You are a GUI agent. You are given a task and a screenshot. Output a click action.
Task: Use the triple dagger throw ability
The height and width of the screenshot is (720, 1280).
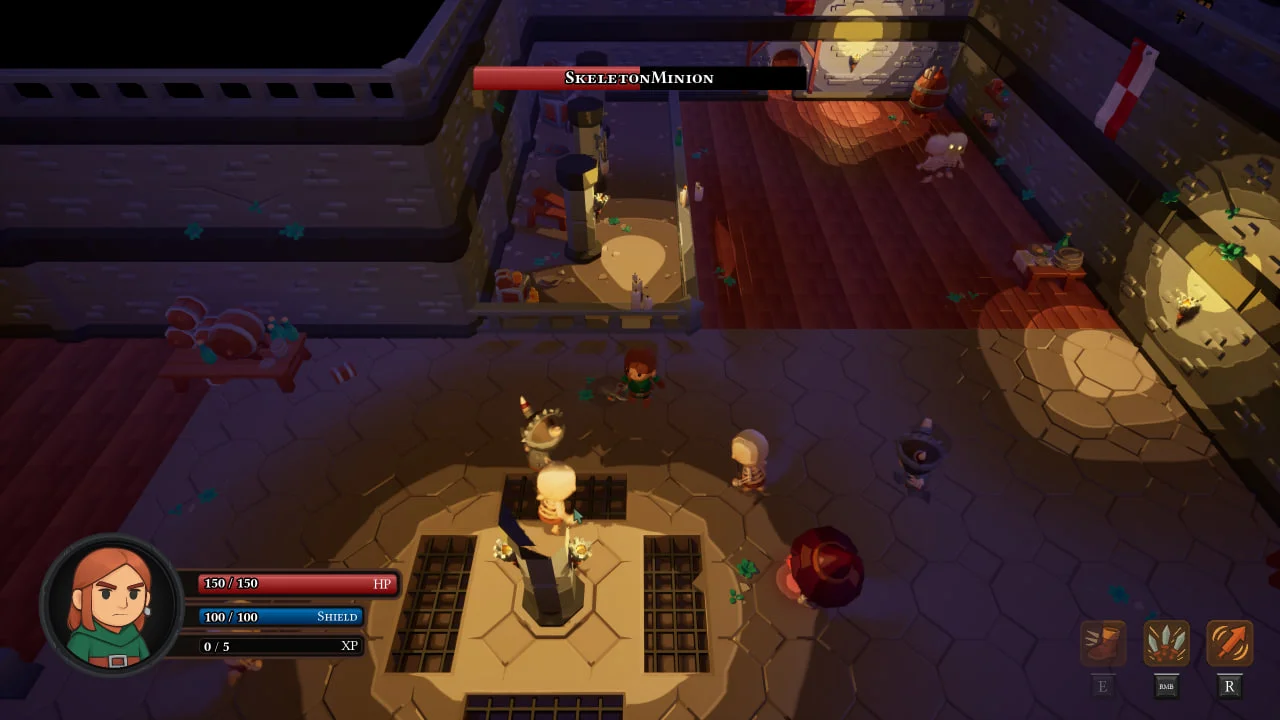(x=1166, y=643)
